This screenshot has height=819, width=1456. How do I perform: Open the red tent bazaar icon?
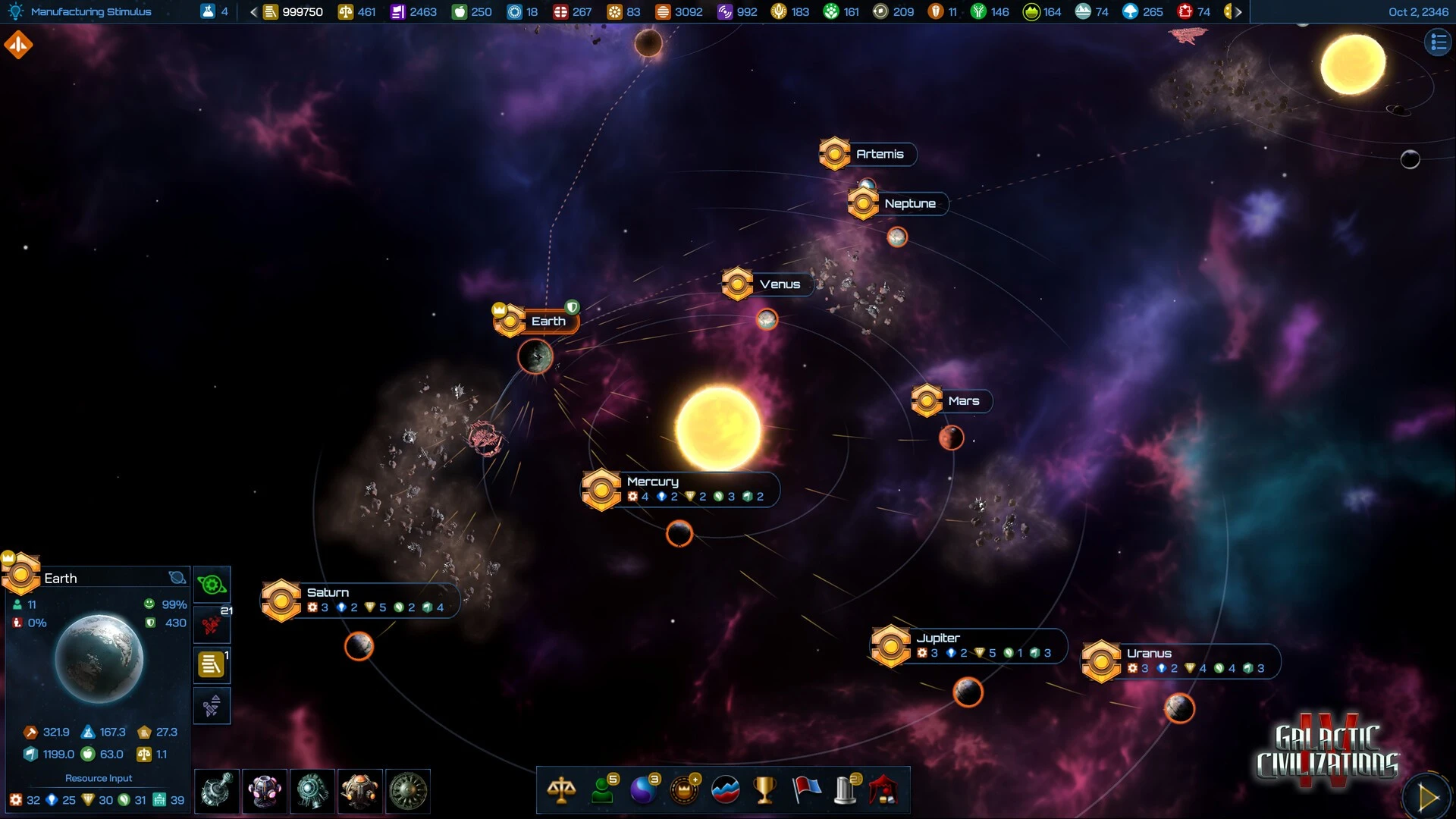point(884,790)
